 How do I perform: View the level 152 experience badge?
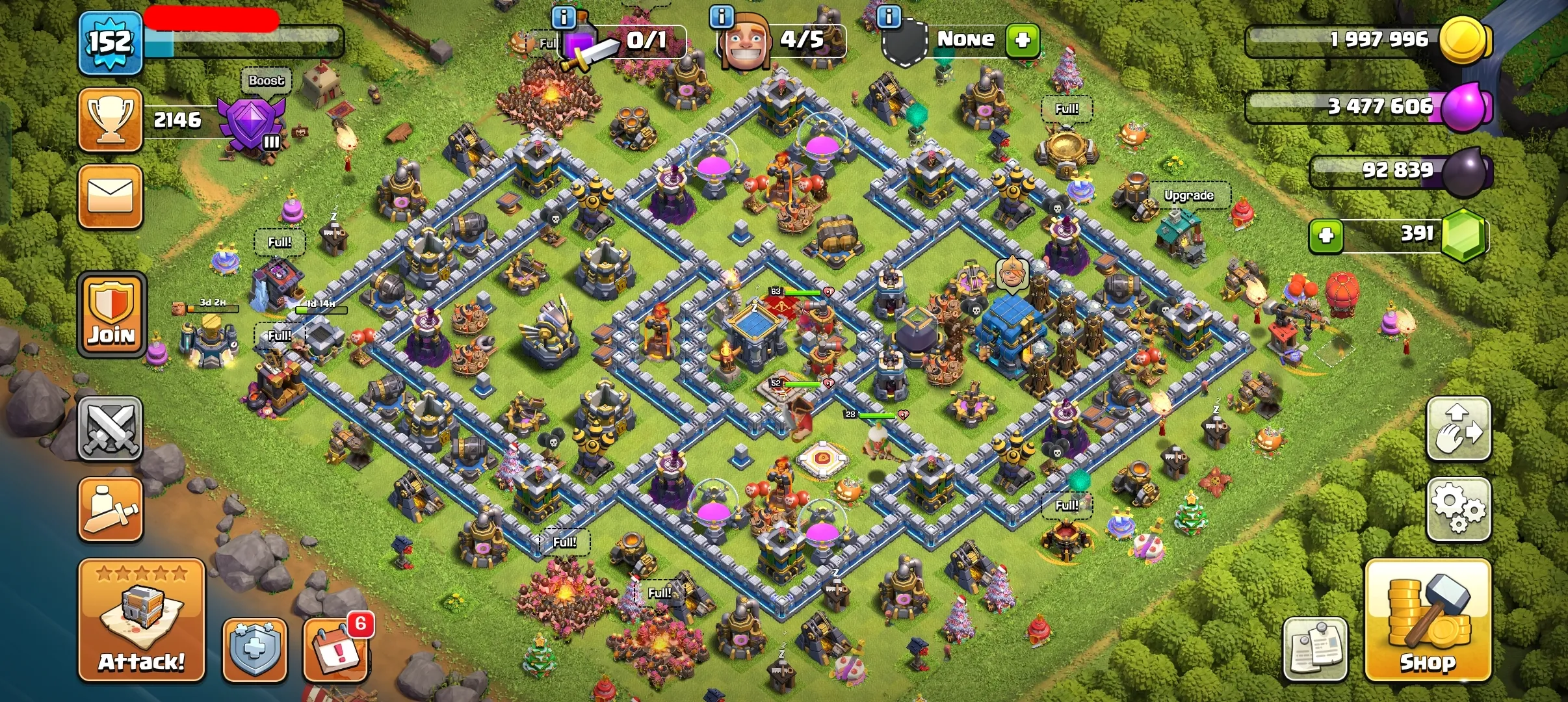pos(111,43)
